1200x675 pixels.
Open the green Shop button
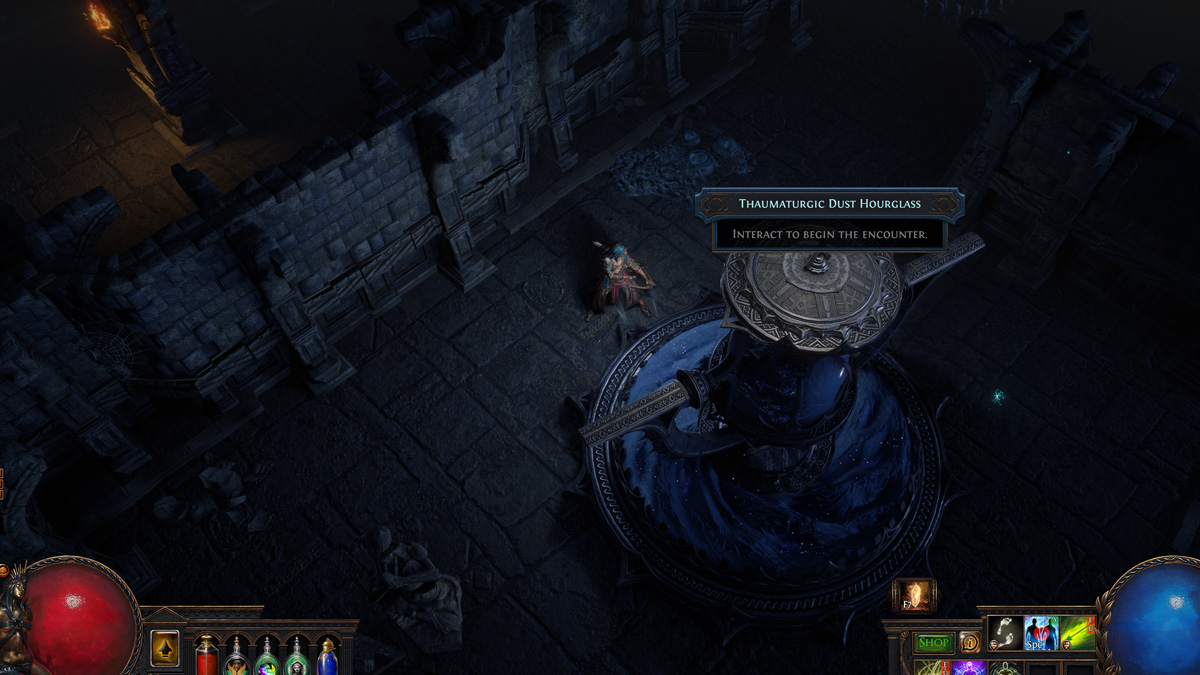(933, 643)
